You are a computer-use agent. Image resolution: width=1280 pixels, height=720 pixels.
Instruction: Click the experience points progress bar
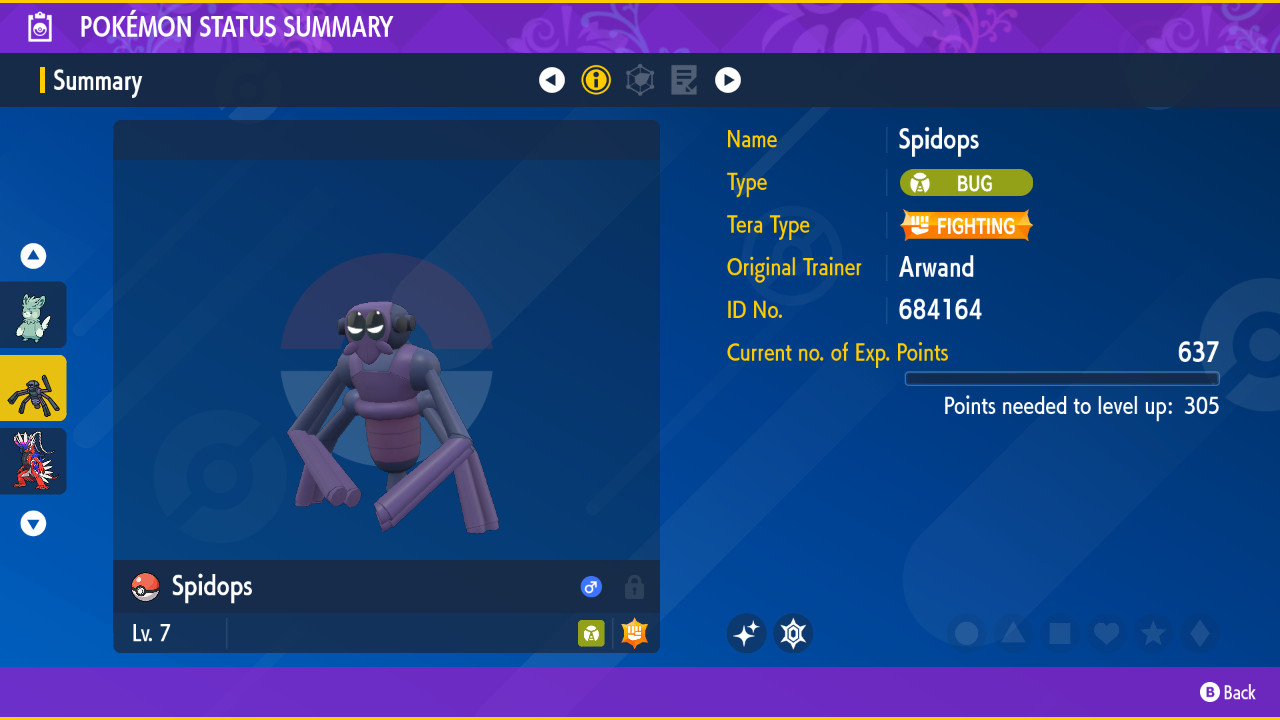click(1062, 379)
